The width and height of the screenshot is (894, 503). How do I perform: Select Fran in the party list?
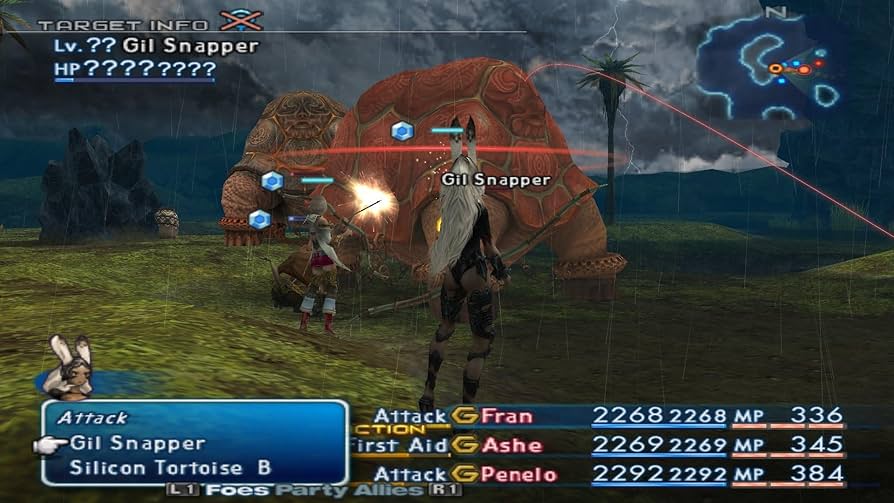506,416
